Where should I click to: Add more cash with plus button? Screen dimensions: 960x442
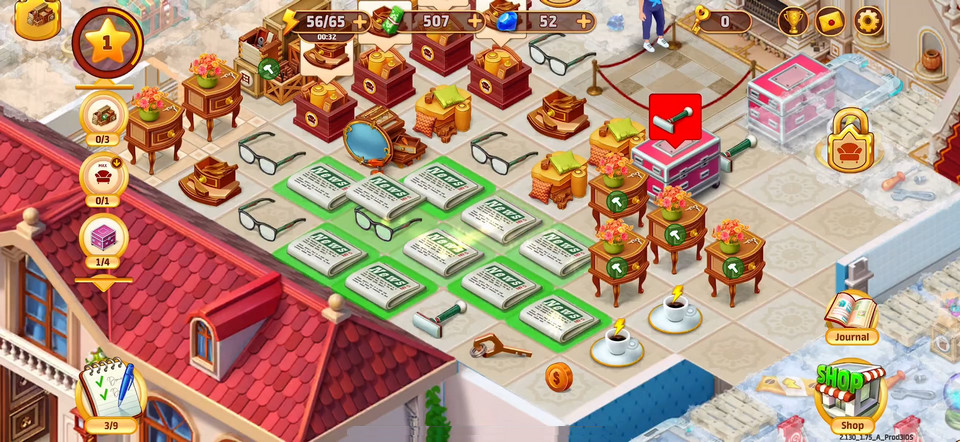474,21
